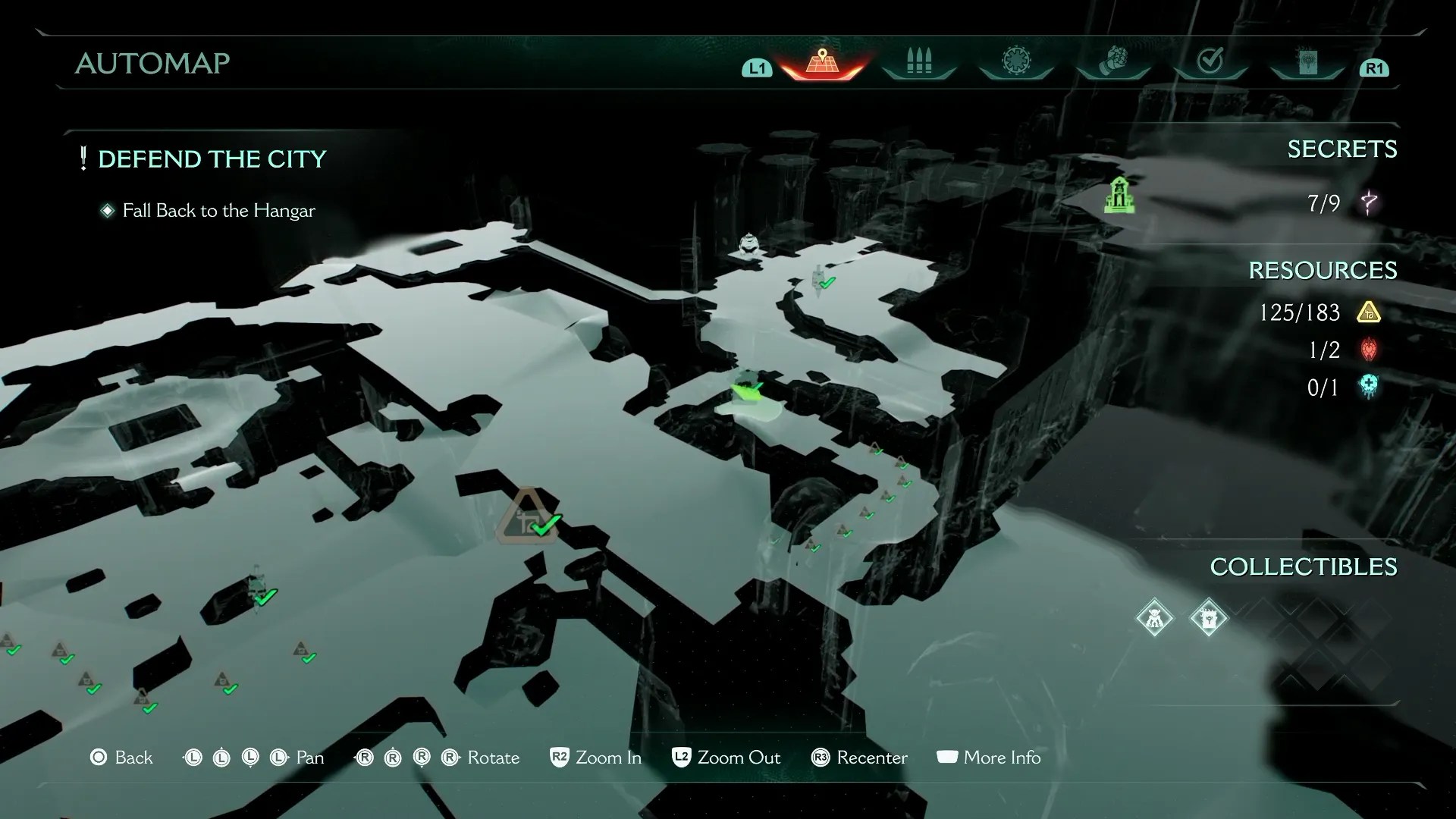Image resolution: width=1456 pixels, height=819 pixels.
Task: Zoom in on the automap
Action: tap(595, 758)
